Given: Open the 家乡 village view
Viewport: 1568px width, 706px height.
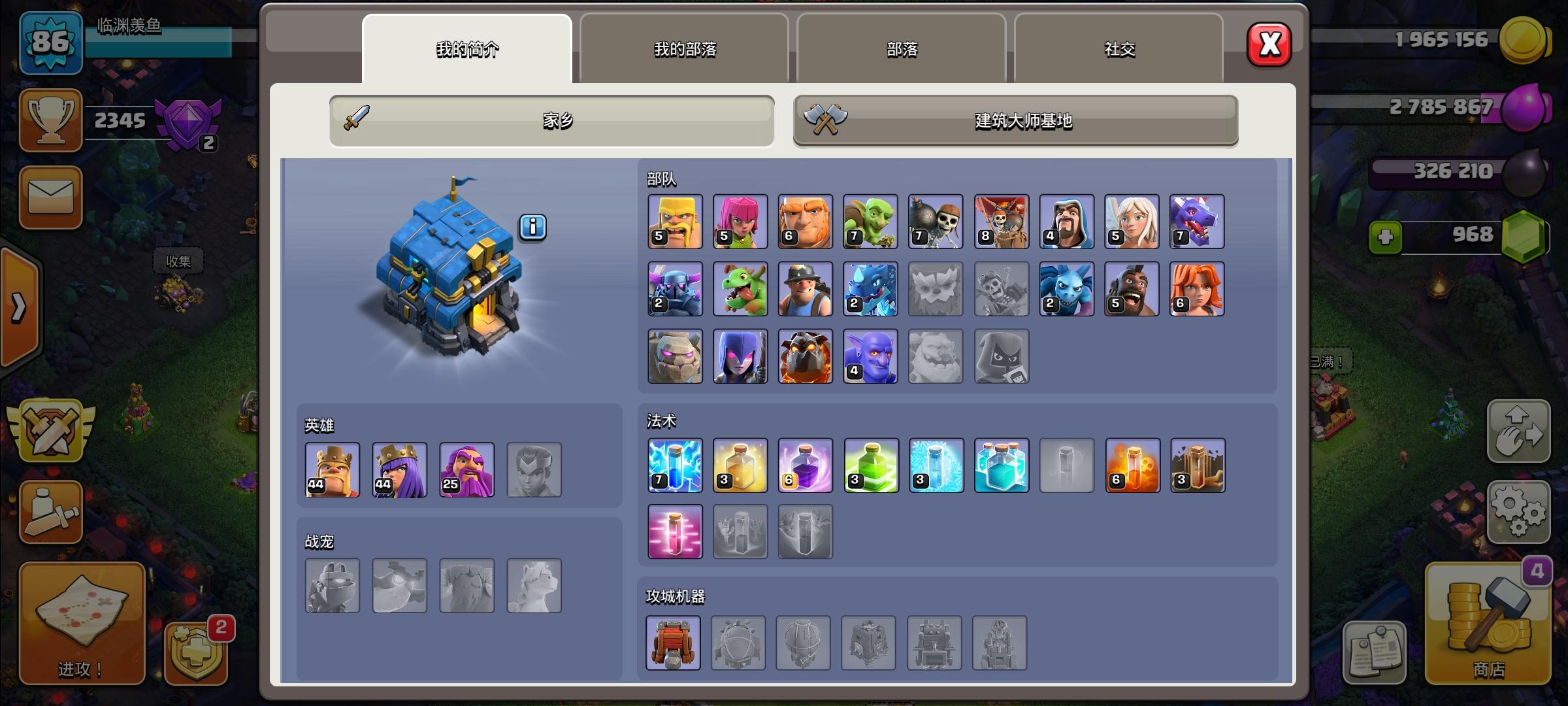Looking at the screenshot, I should pyautogui.click(x=552, y=120).
